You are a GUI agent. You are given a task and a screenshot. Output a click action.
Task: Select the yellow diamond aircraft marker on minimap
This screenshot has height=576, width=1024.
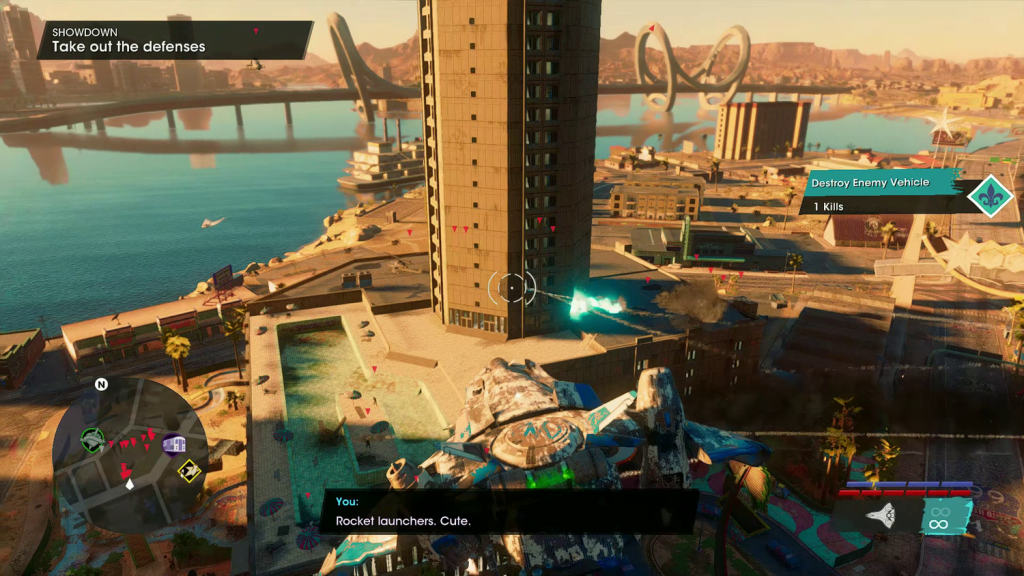(x=188, y=470)
